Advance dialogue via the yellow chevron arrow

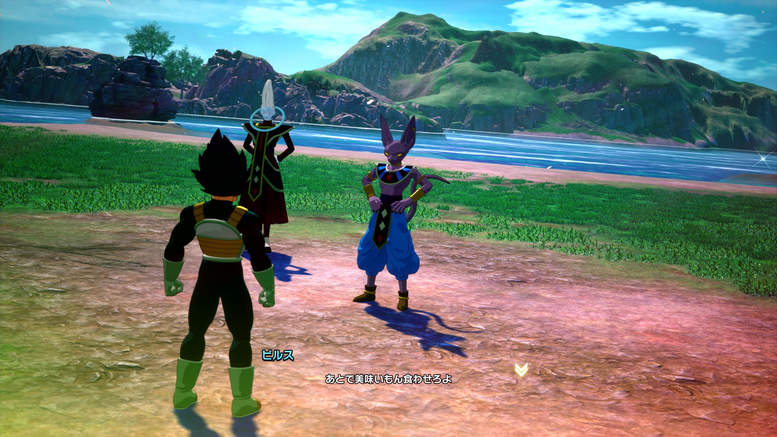[x=521, y=370]
